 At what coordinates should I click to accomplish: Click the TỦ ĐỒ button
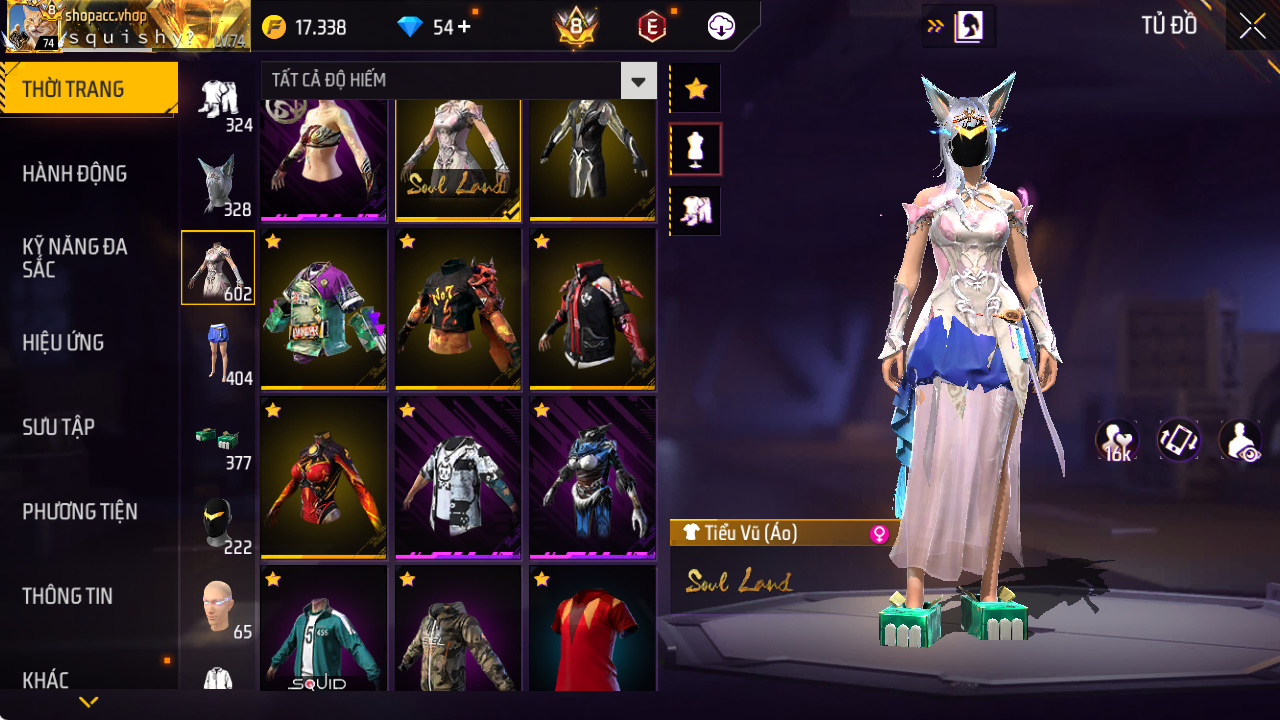1168,26
